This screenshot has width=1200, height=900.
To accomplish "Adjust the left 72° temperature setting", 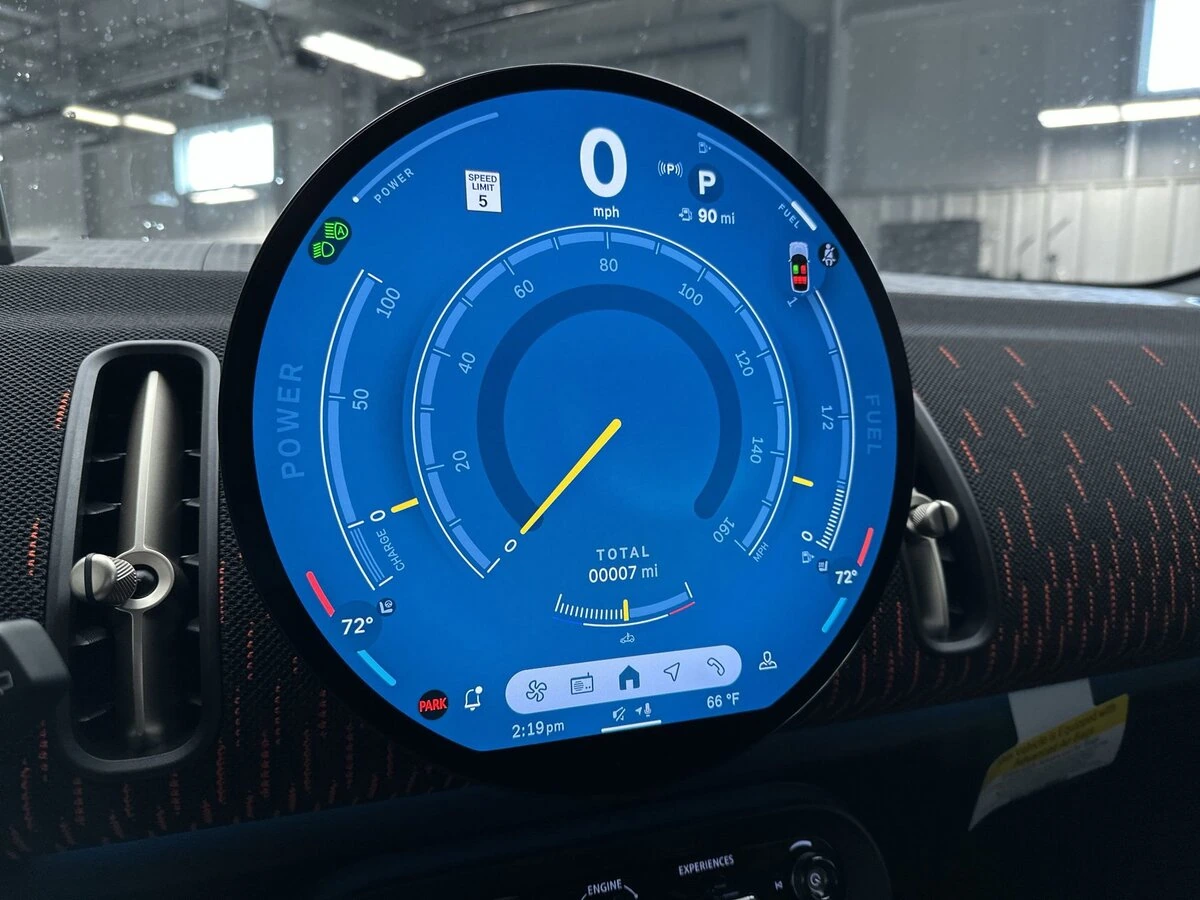I will tap(357, 628).
